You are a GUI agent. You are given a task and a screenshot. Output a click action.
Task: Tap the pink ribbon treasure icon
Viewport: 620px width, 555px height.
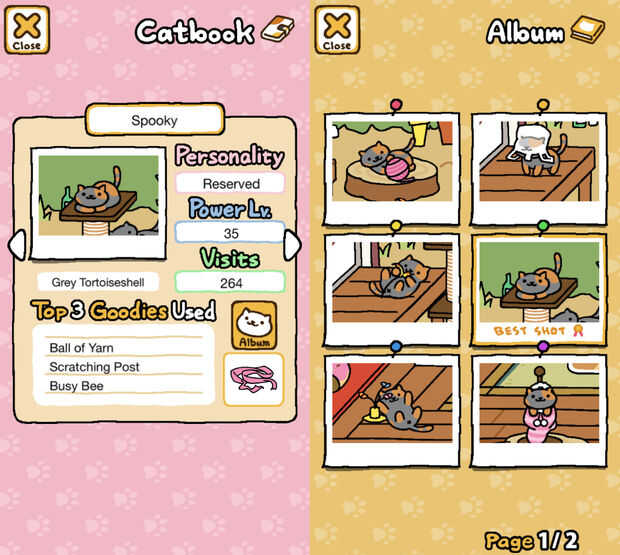[253, 380]
